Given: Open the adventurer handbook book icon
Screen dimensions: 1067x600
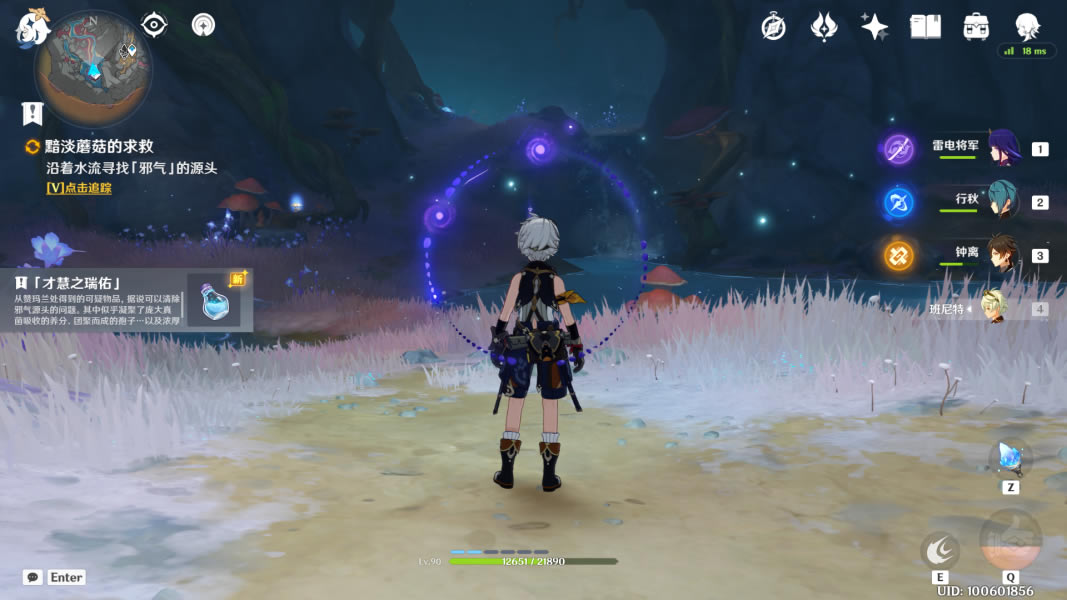Looking at the screenshot, I should [925, 27].
